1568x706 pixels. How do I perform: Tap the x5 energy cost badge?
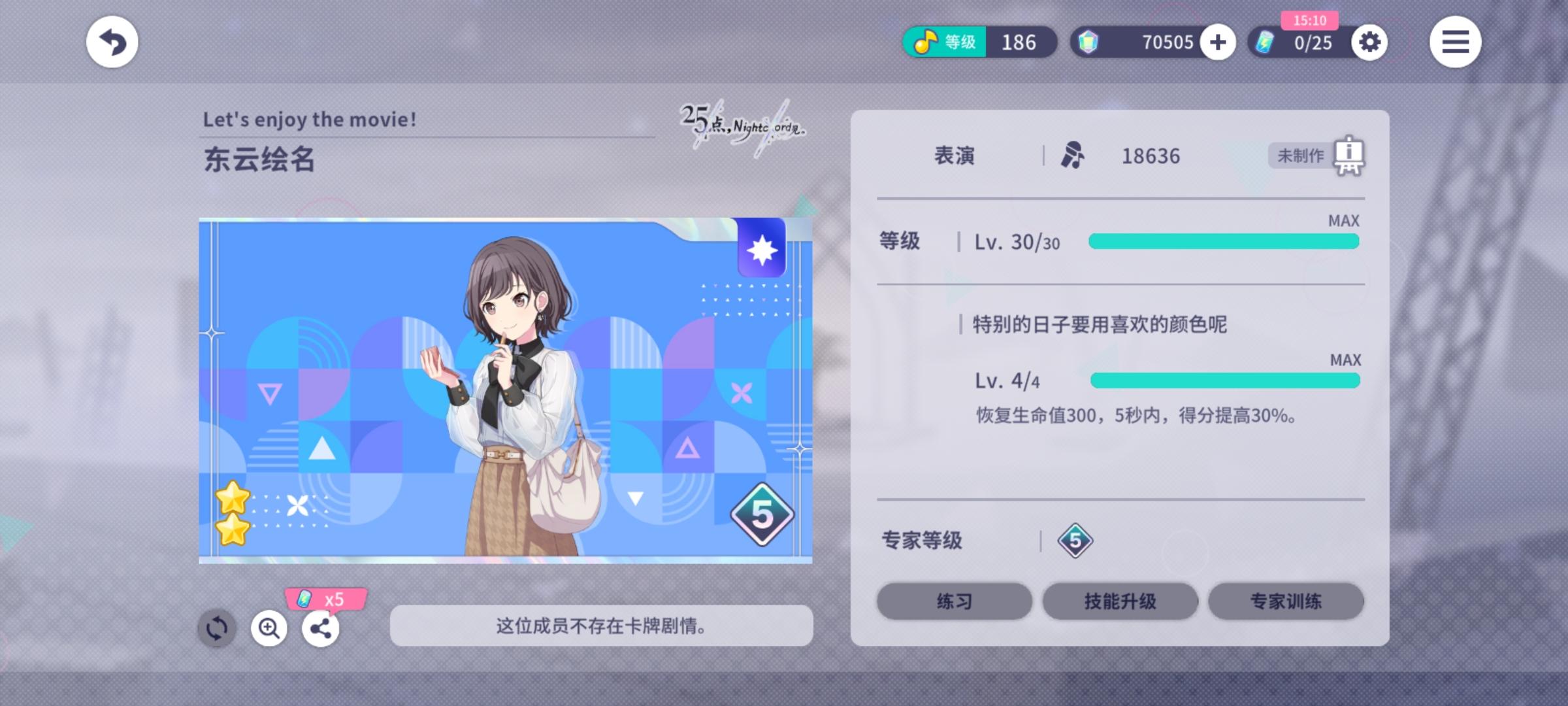(325, 599)
